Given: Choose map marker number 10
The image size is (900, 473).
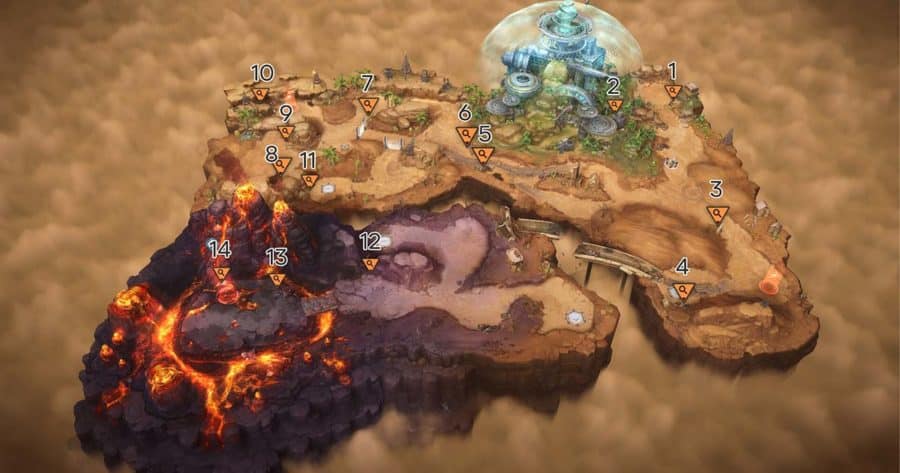Looking at the screenshot, I should [x=260, y=93].
